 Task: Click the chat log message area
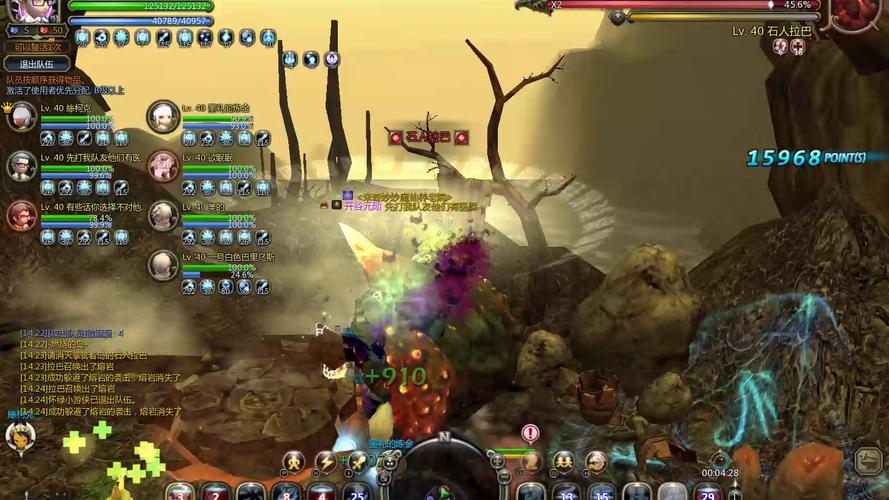[x=100, y=370]
